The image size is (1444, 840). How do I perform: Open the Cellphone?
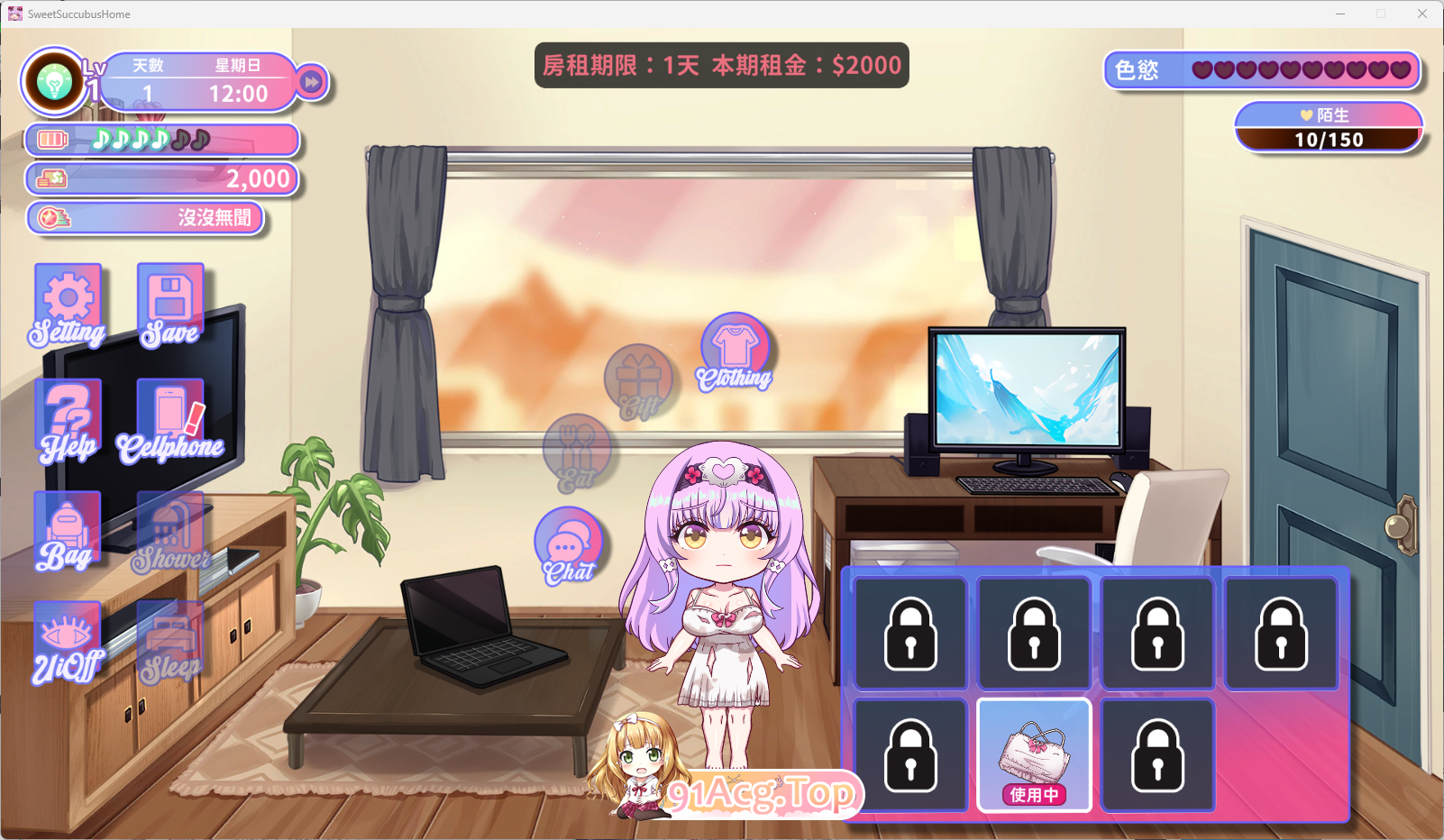pyautogui.click(x=169, y=415)
